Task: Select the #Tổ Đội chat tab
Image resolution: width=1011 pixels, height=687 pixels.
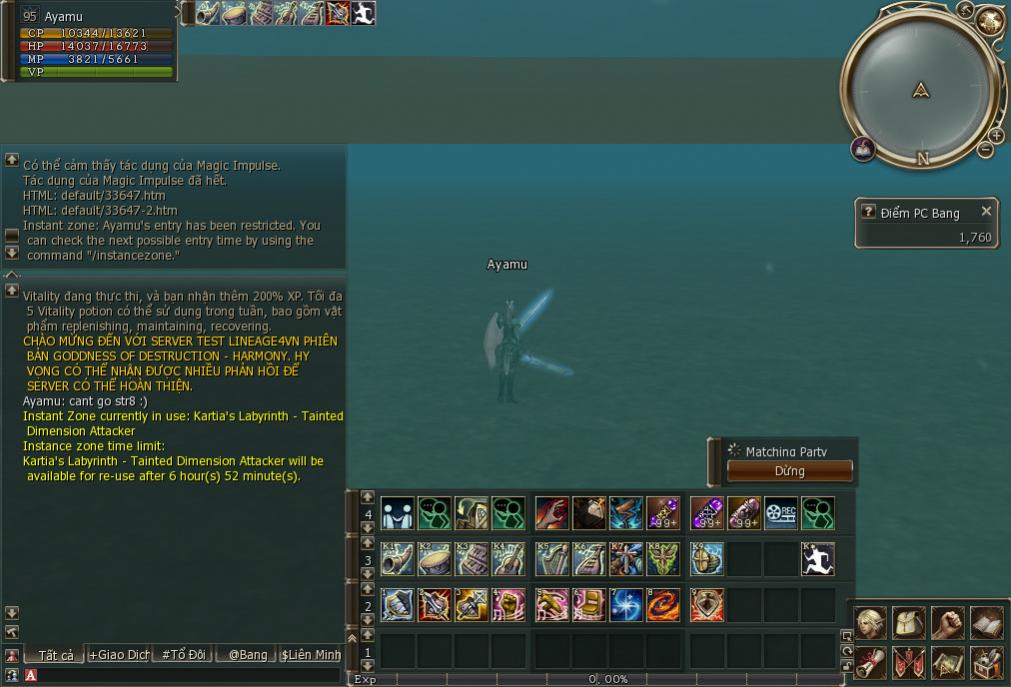Action: click(x=183, y=655)
